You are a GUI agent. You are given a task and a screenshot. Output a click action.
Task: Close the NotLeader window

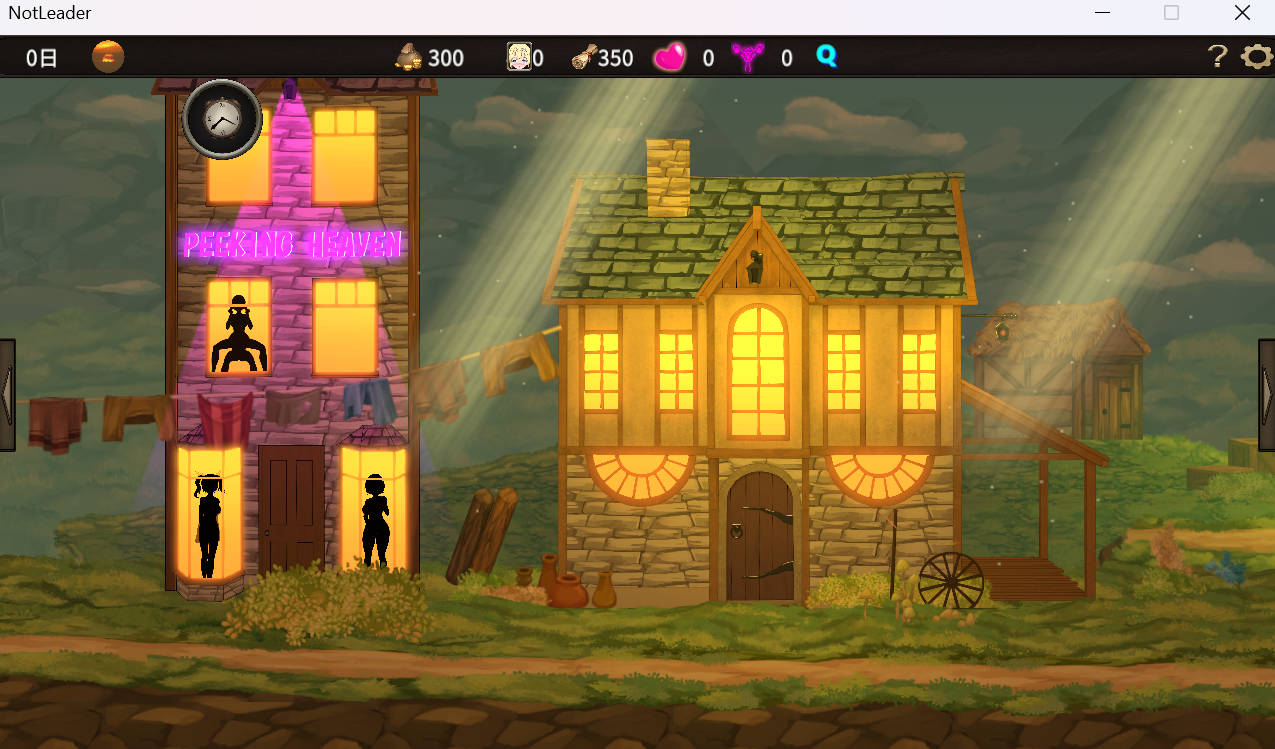coord(1242,13)
